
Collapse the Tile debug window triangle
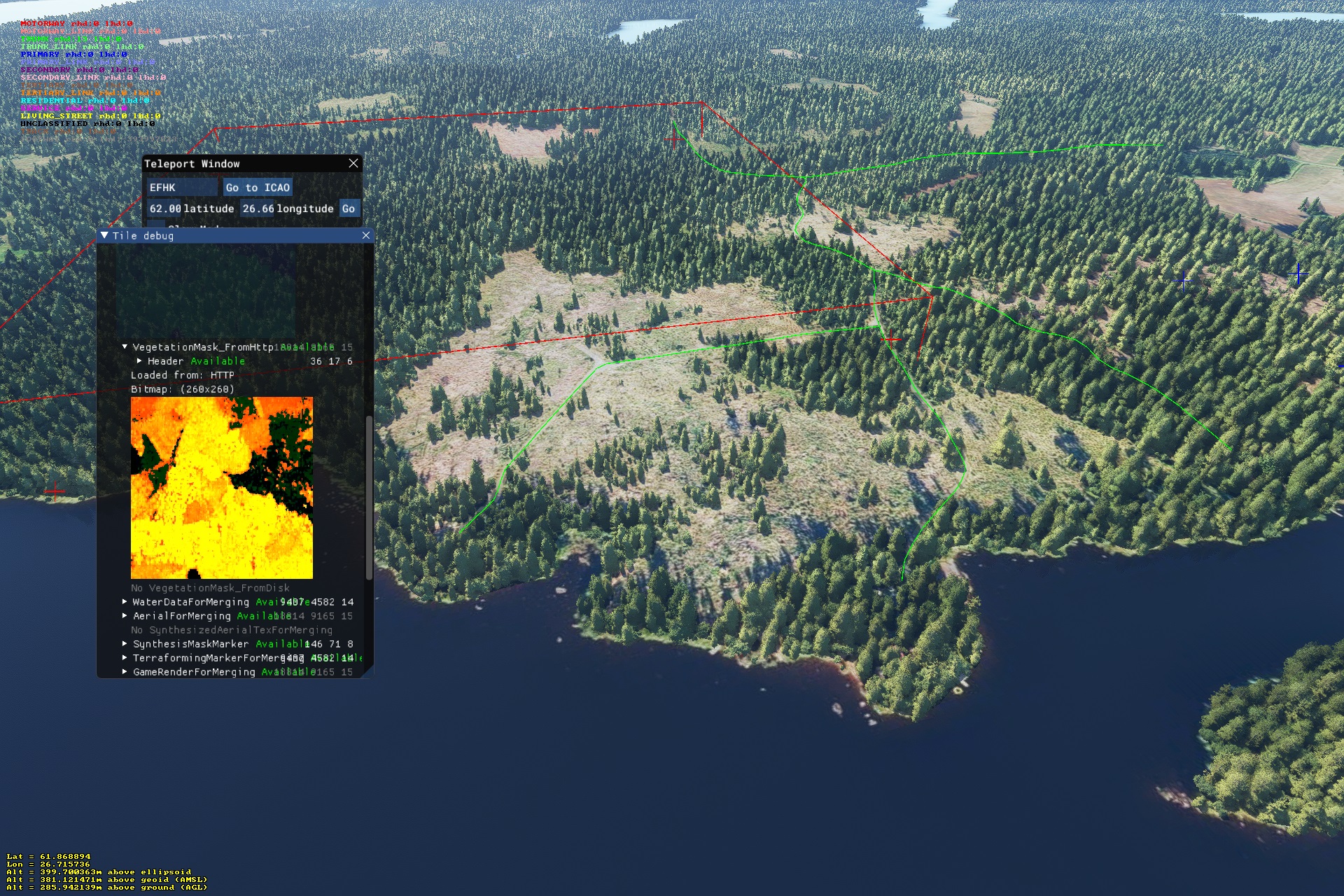[x=104, y=236]
